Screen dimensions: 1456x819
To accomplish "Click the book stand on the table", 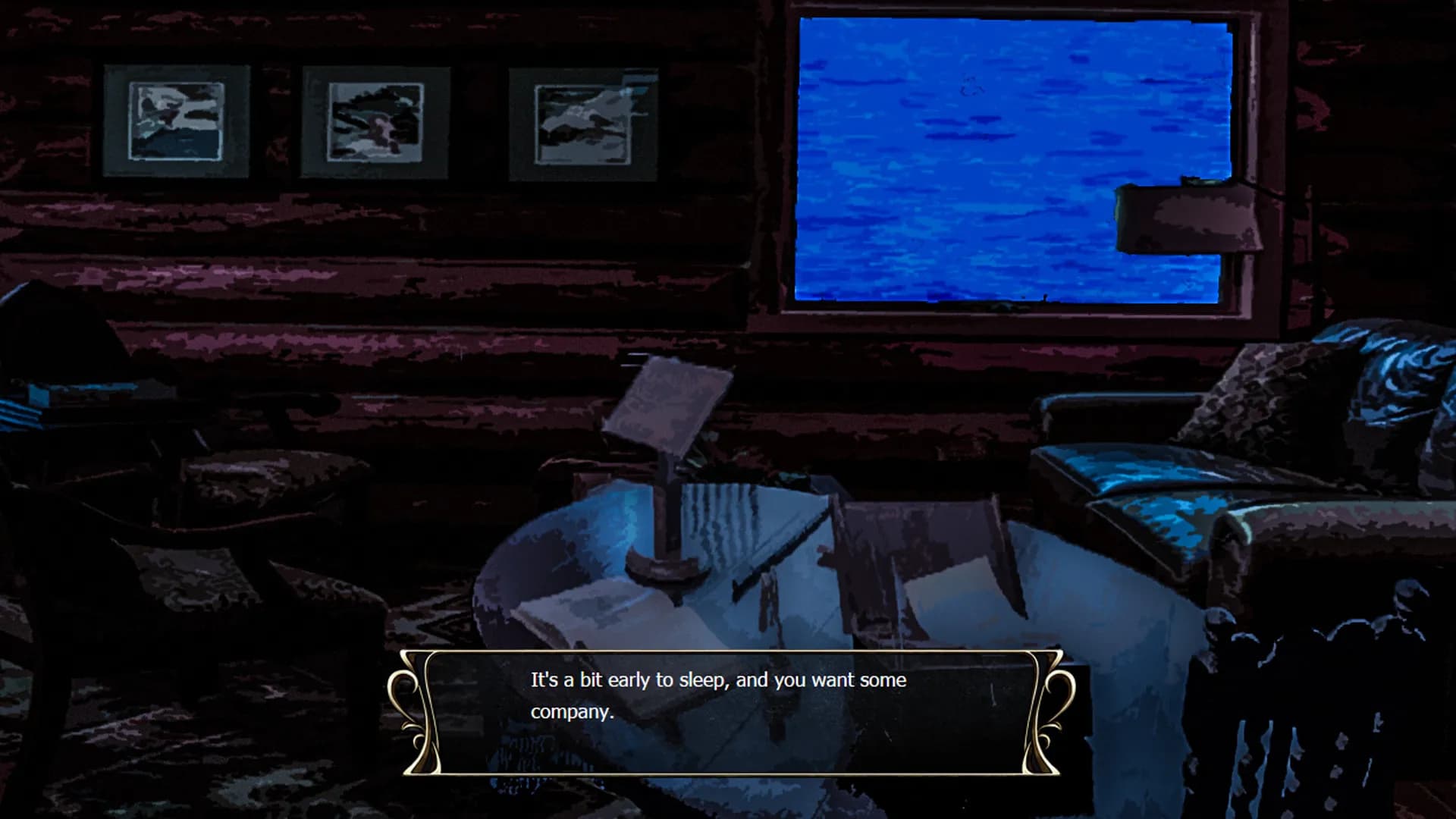I will click(667, 470).
